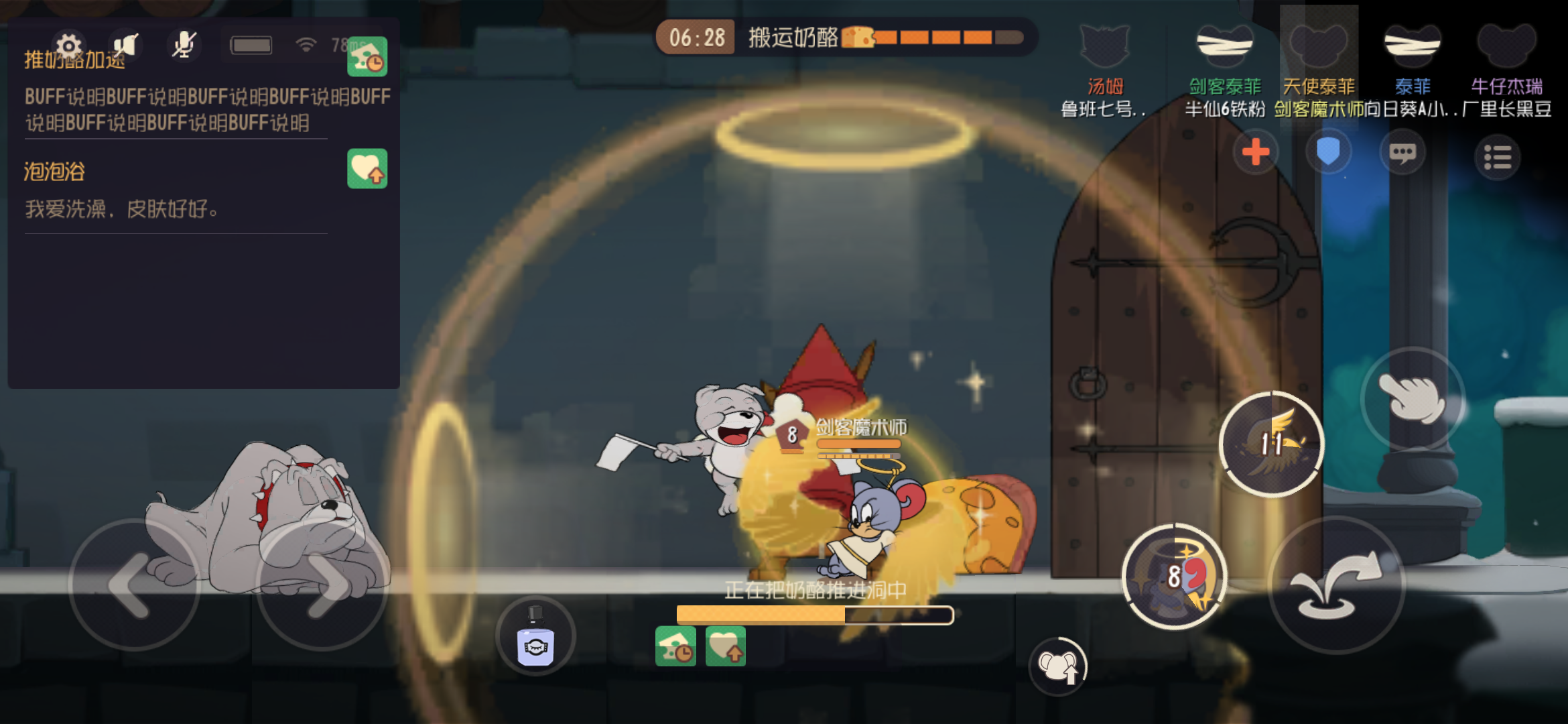Expand the cheese timer buff details

pos(369,58)
